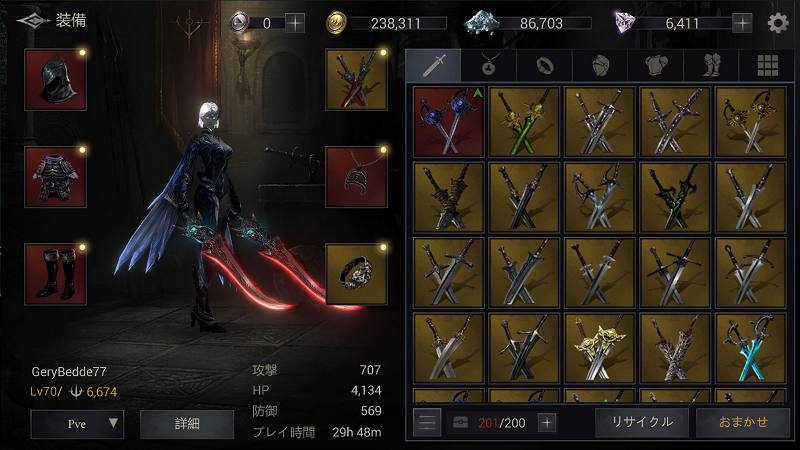Click the おまかせ auto-equip button
800x450 pixels.
tap(742, 421)
